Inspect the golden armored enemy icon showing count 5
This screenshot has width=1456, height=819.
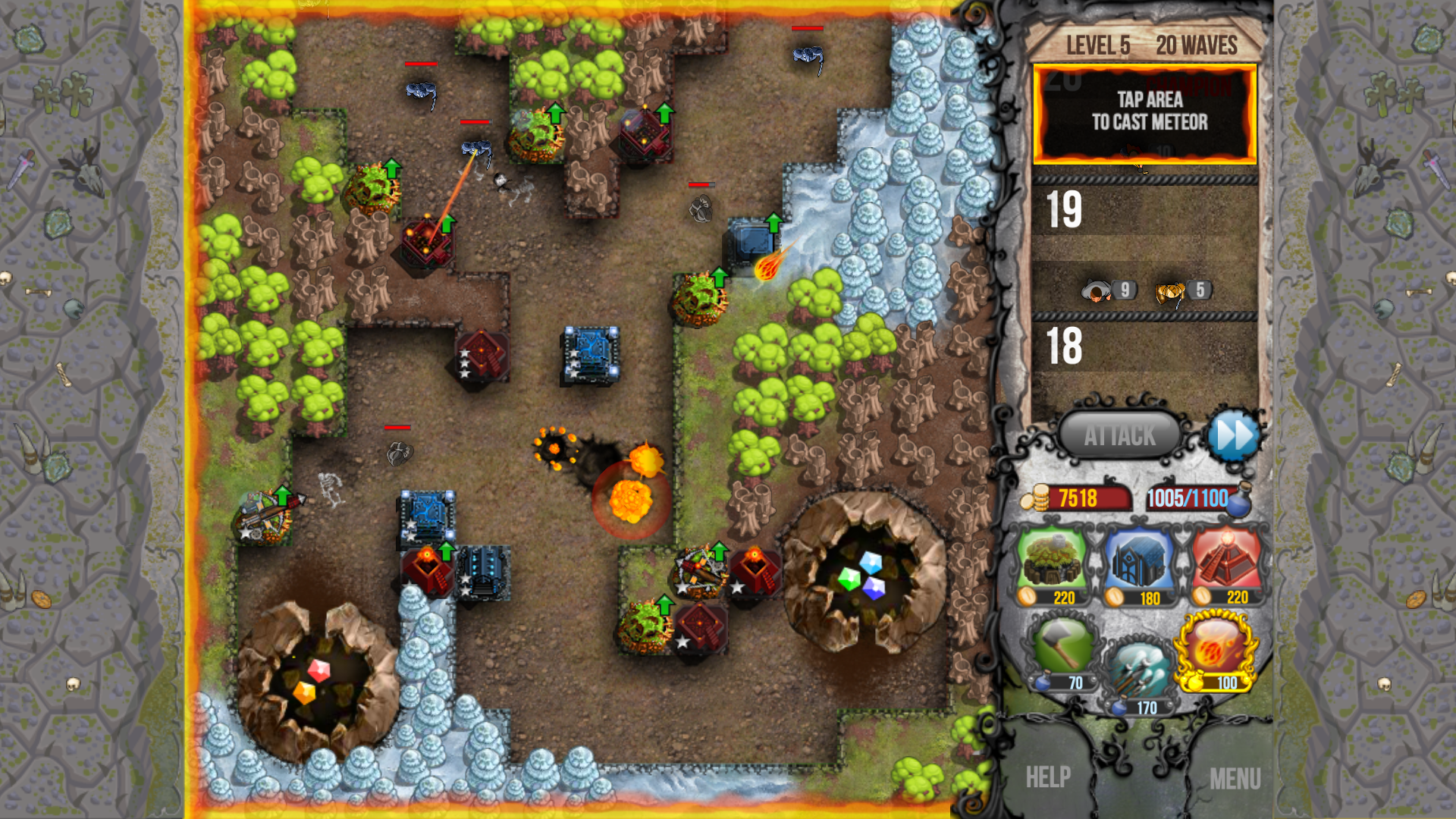click(x=1168, y=290)
